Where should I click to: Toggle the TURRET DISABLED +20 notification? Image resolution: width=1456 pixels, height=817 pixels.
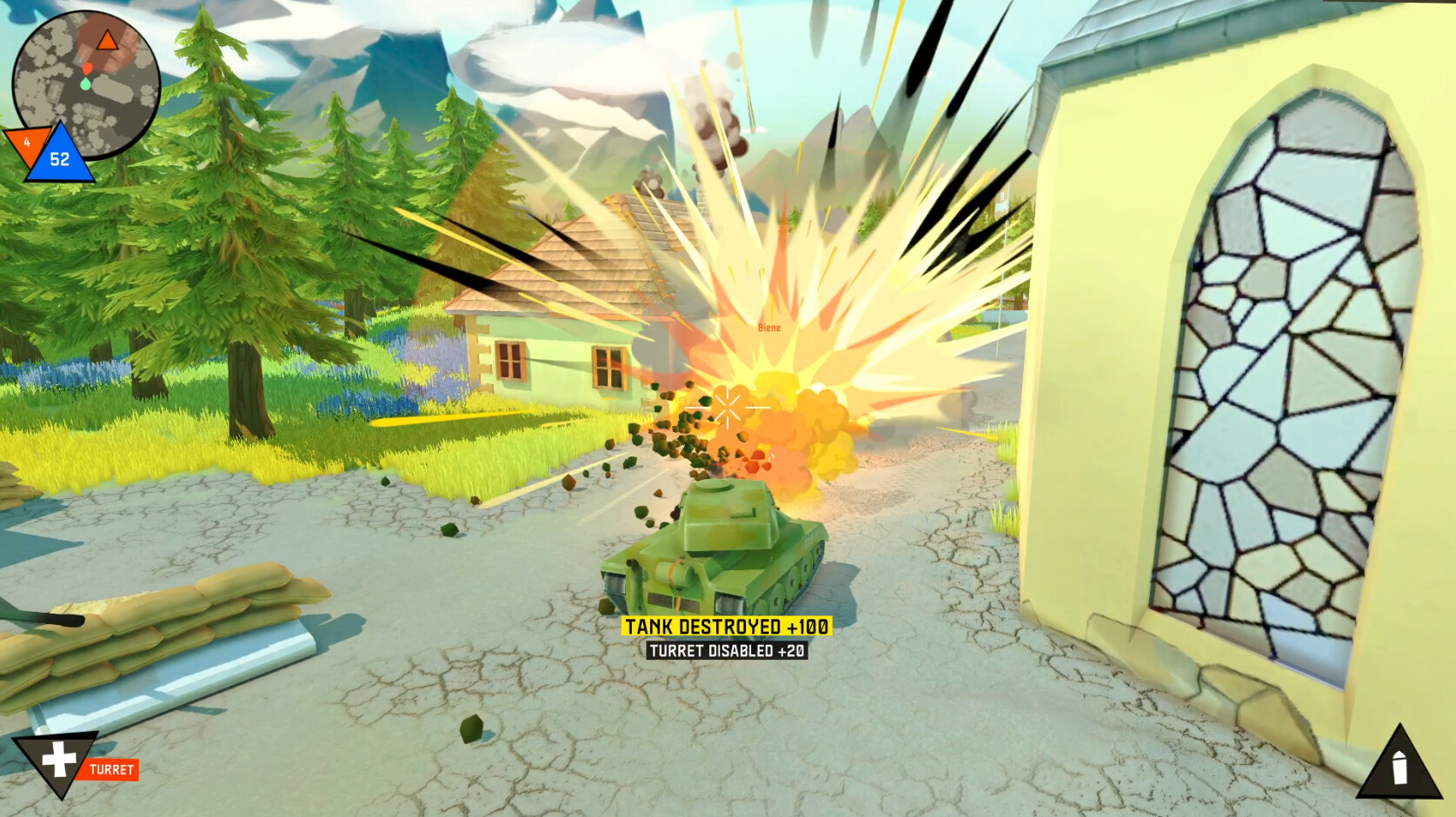[728, 650]
